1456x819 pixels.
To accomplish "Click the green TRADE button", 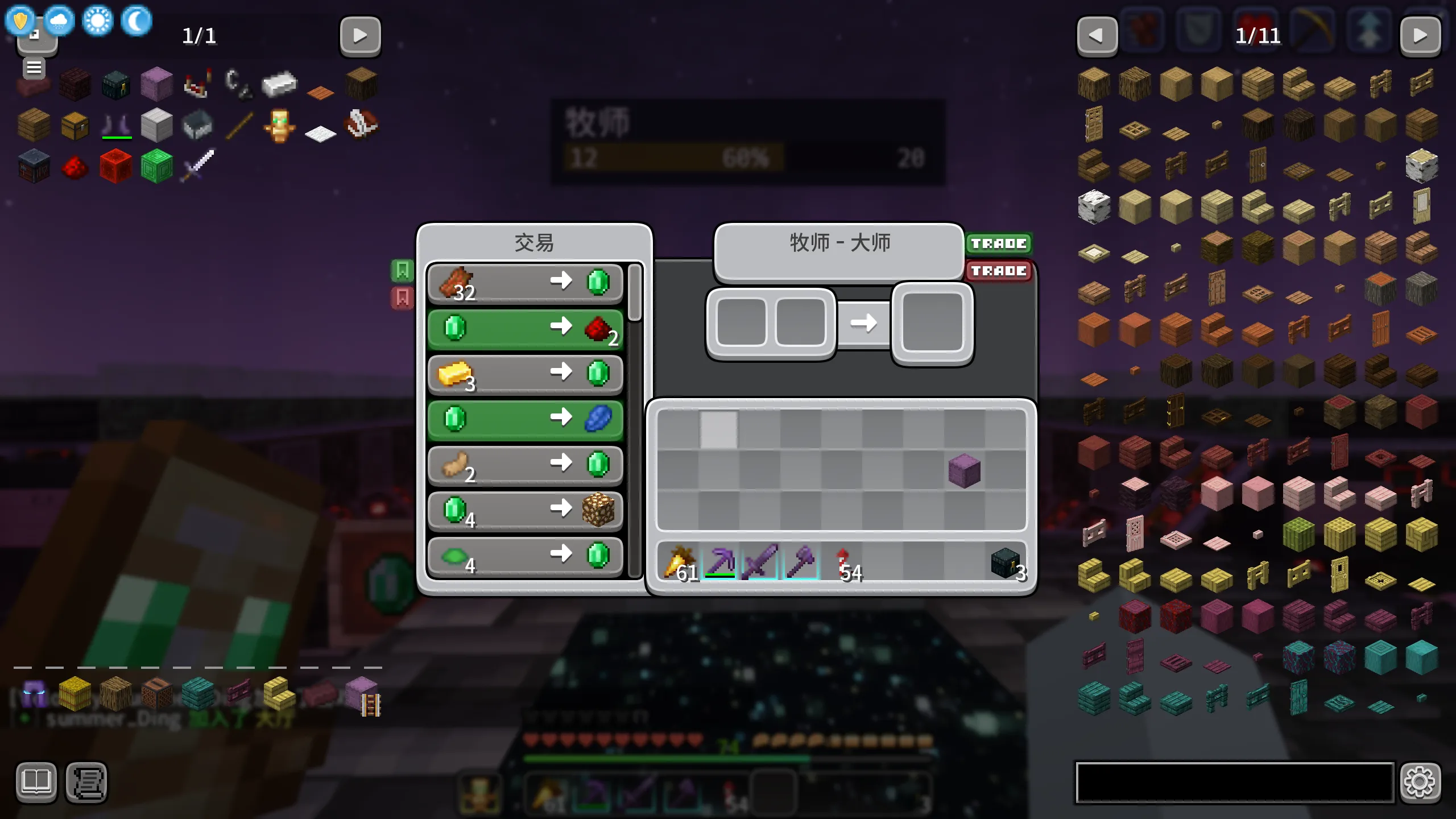I will 998,243.
